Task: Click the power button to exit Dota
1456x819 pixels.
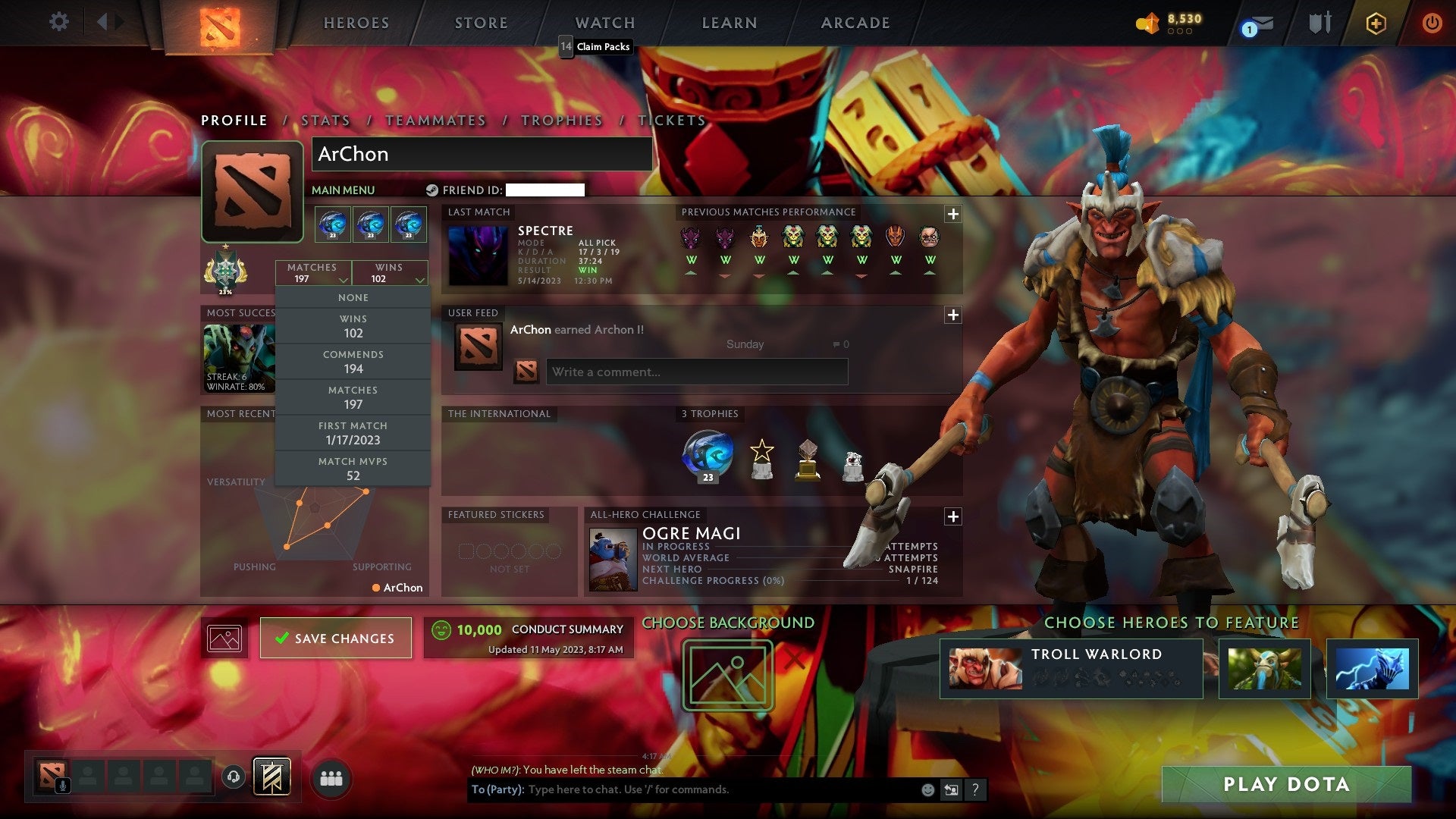Action: pos(1432,23)
